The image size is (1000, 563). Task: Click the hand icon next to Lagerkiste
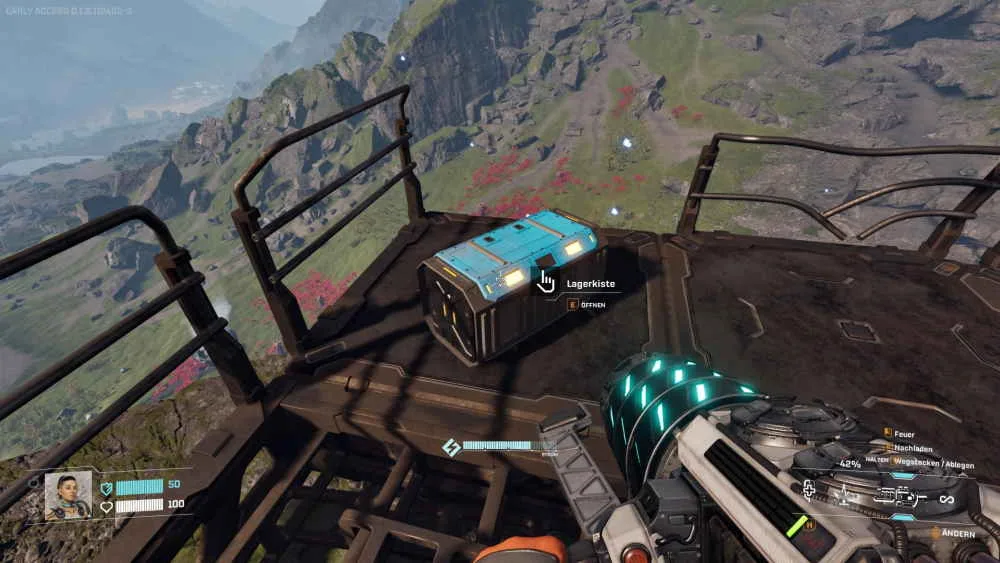pyautogui.click(x=547, y=283)
